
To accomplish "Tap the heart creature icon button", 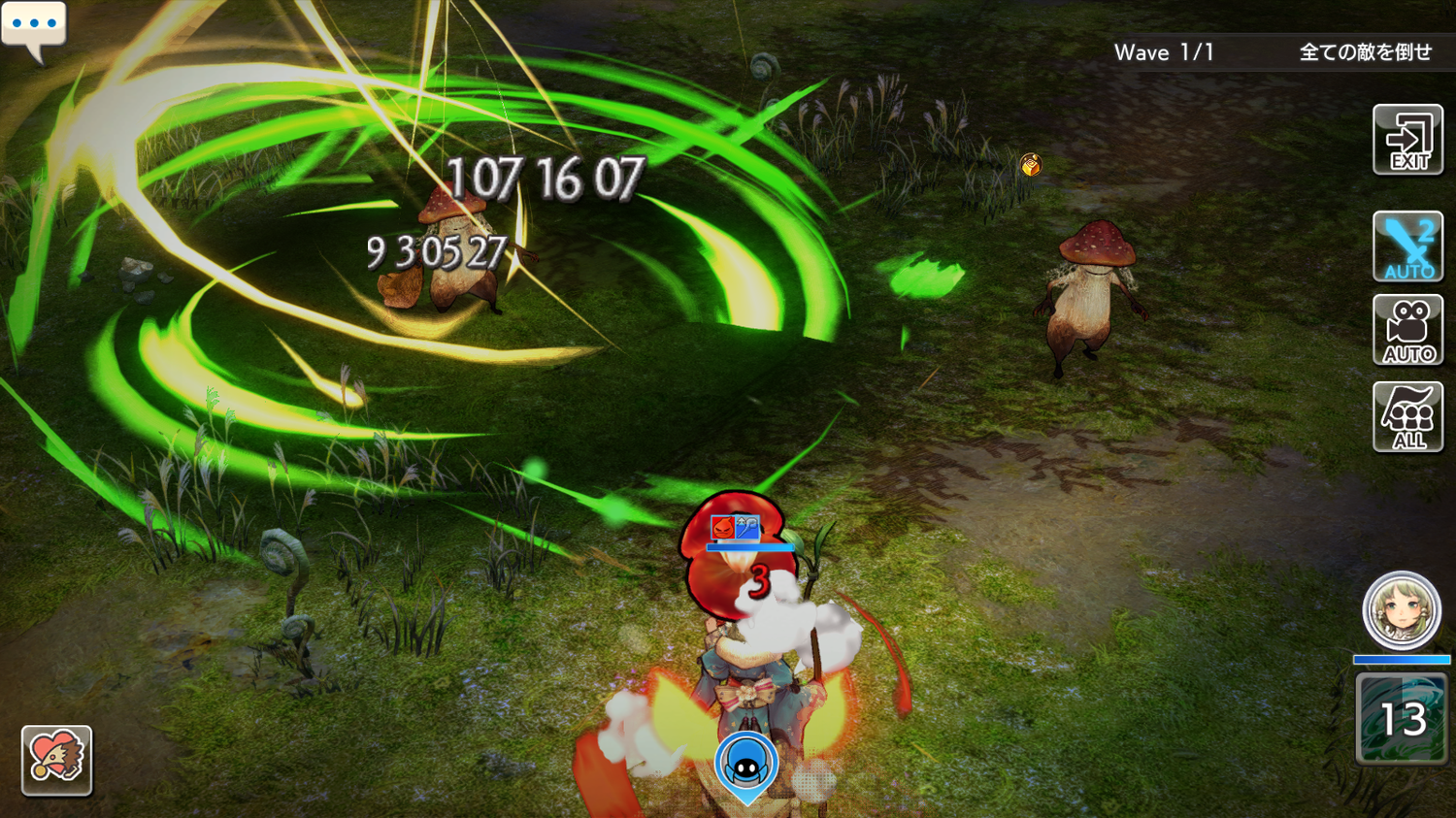I will [56, 760].
